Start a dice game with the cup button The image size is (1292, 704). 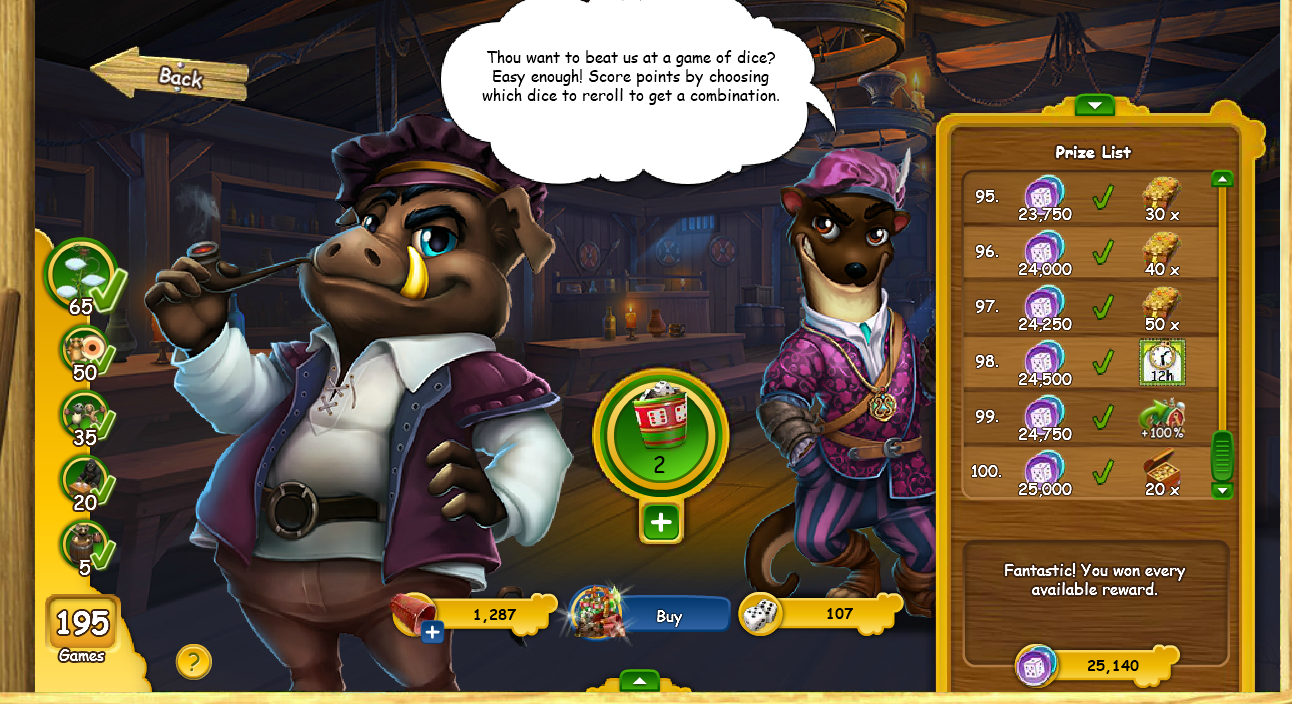coord(660,432)
